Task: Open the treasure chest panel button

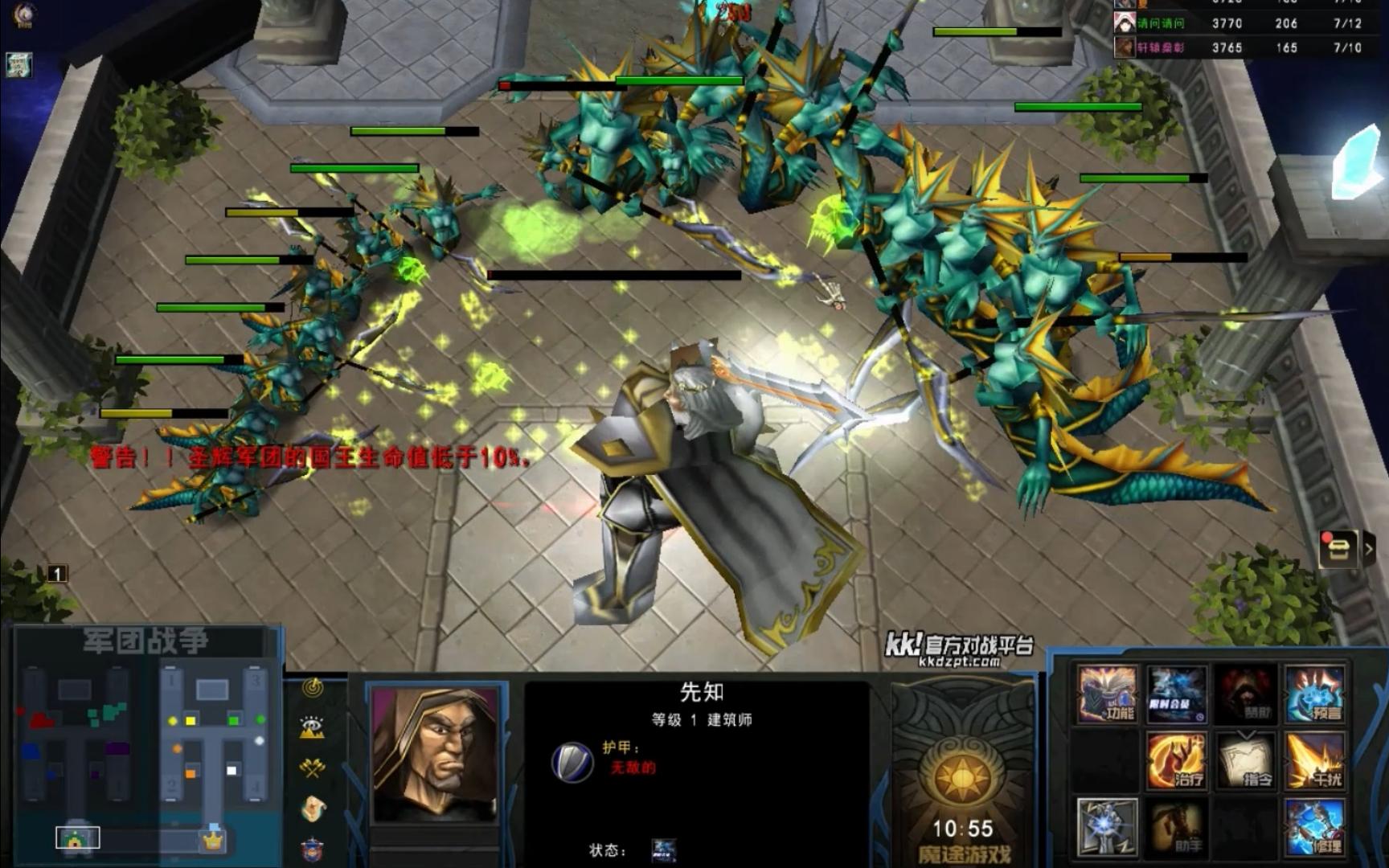Action: [x=1338, y=550]
